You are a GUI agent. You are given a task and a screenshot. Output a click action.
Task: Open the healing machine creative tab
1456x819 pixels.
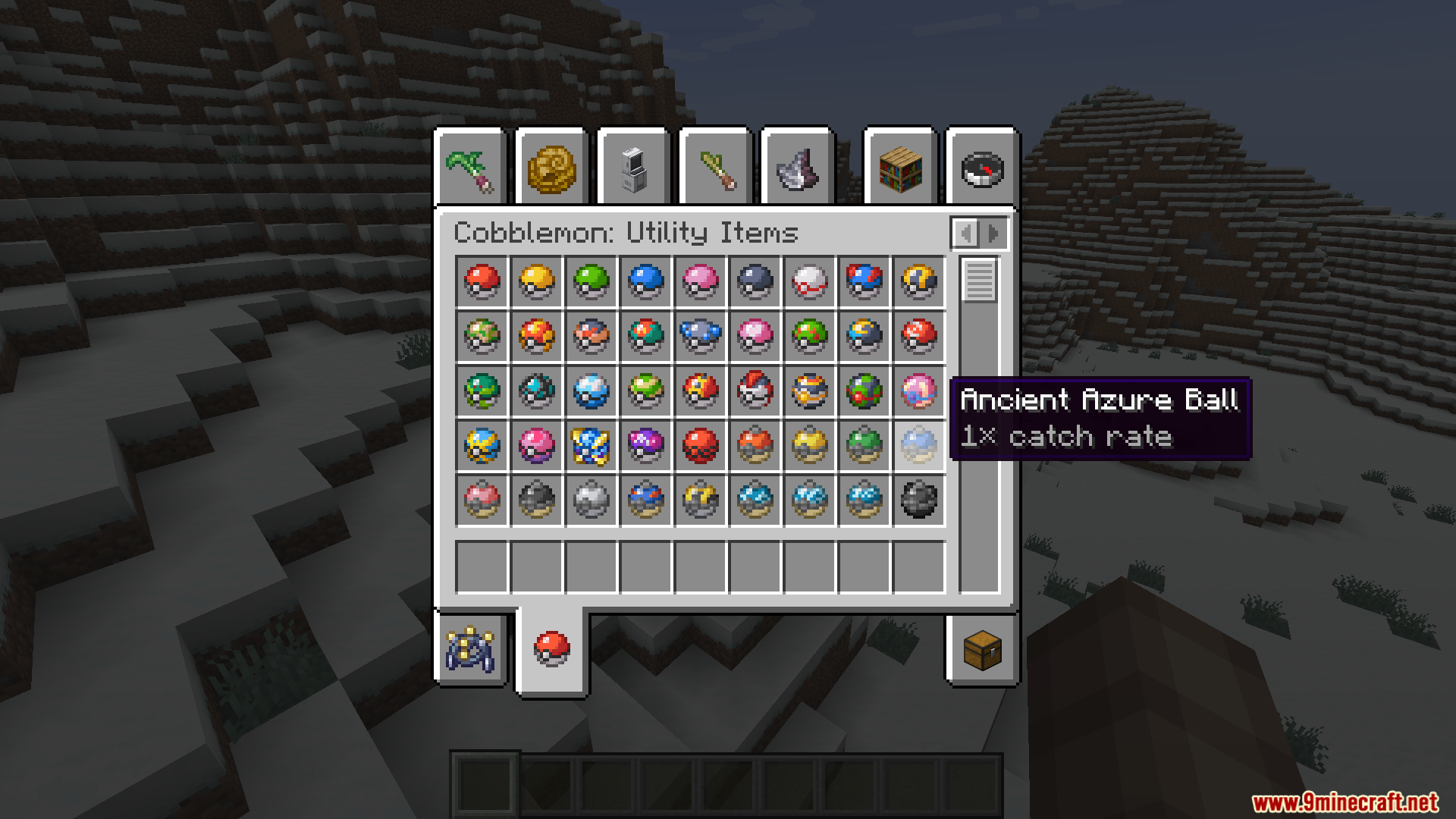tap(635, 168)
